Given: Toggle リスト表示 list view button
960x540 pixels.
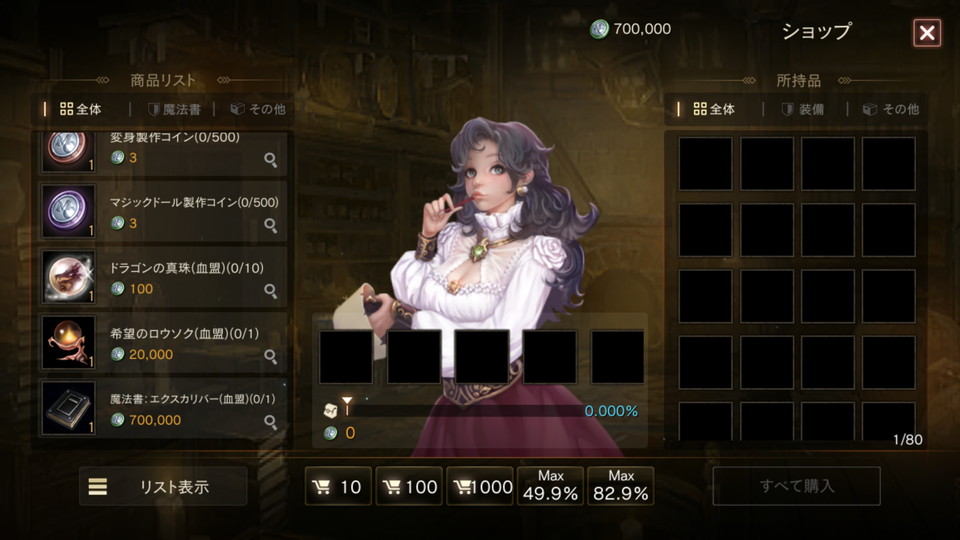Looking at the screenshot, I should [x=163, y=487].
